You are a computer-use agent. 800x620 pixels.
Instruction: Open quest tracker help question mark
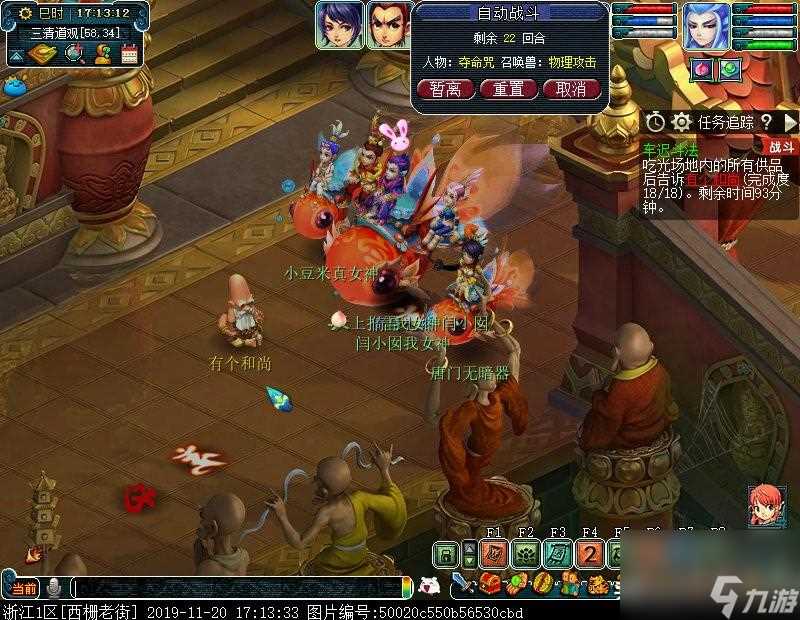coord(766,122)
